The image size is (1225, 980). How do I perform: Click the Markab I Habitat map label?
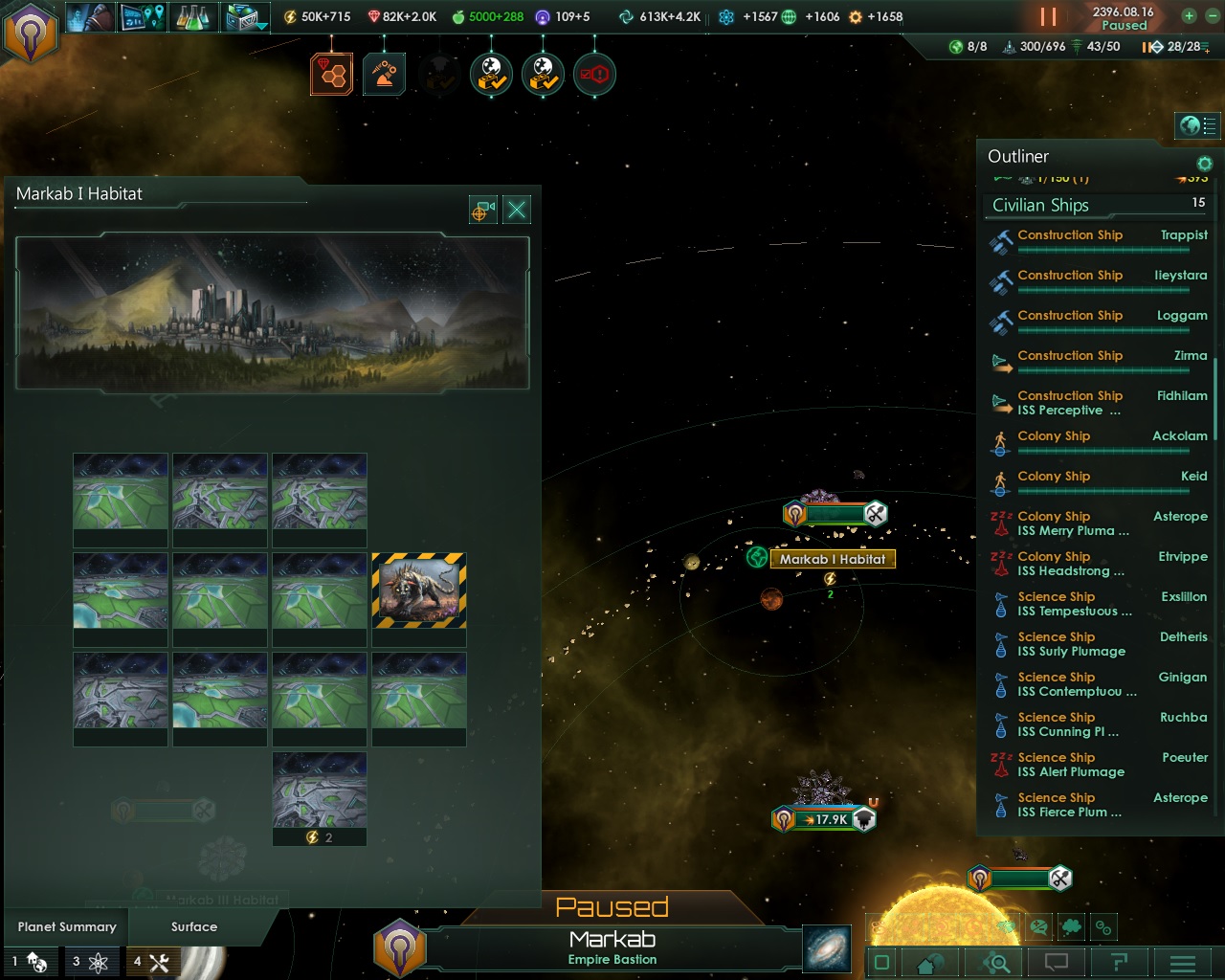pyautogui.click(x=833, y=559)
